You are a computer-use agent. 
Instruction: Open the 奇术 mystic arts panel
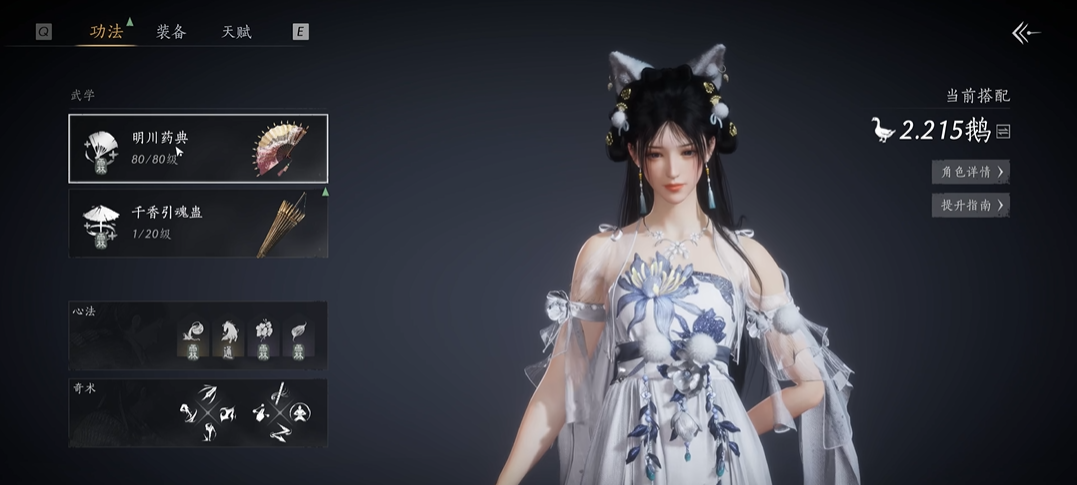(198, 412)
